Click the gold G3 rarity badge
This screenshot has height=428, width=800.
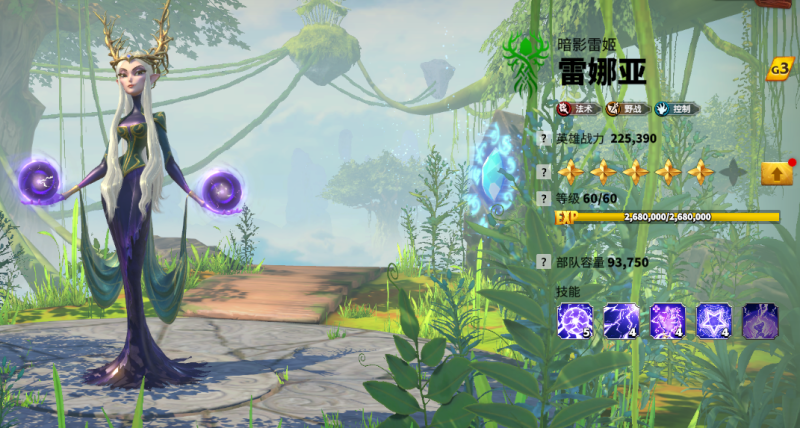tap(778, 69)
